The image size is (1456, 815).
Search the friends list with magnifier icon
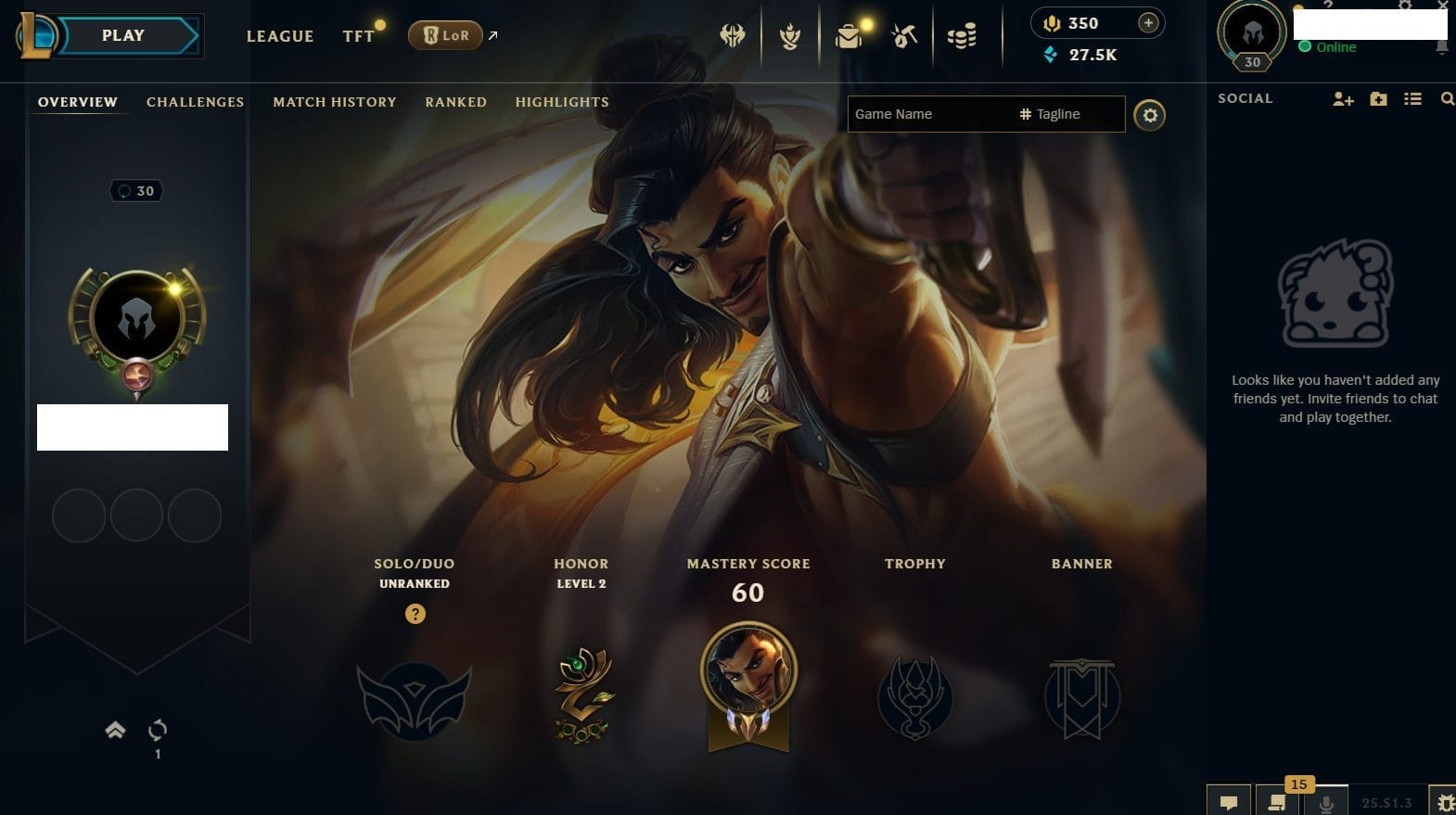[1447, 99]
